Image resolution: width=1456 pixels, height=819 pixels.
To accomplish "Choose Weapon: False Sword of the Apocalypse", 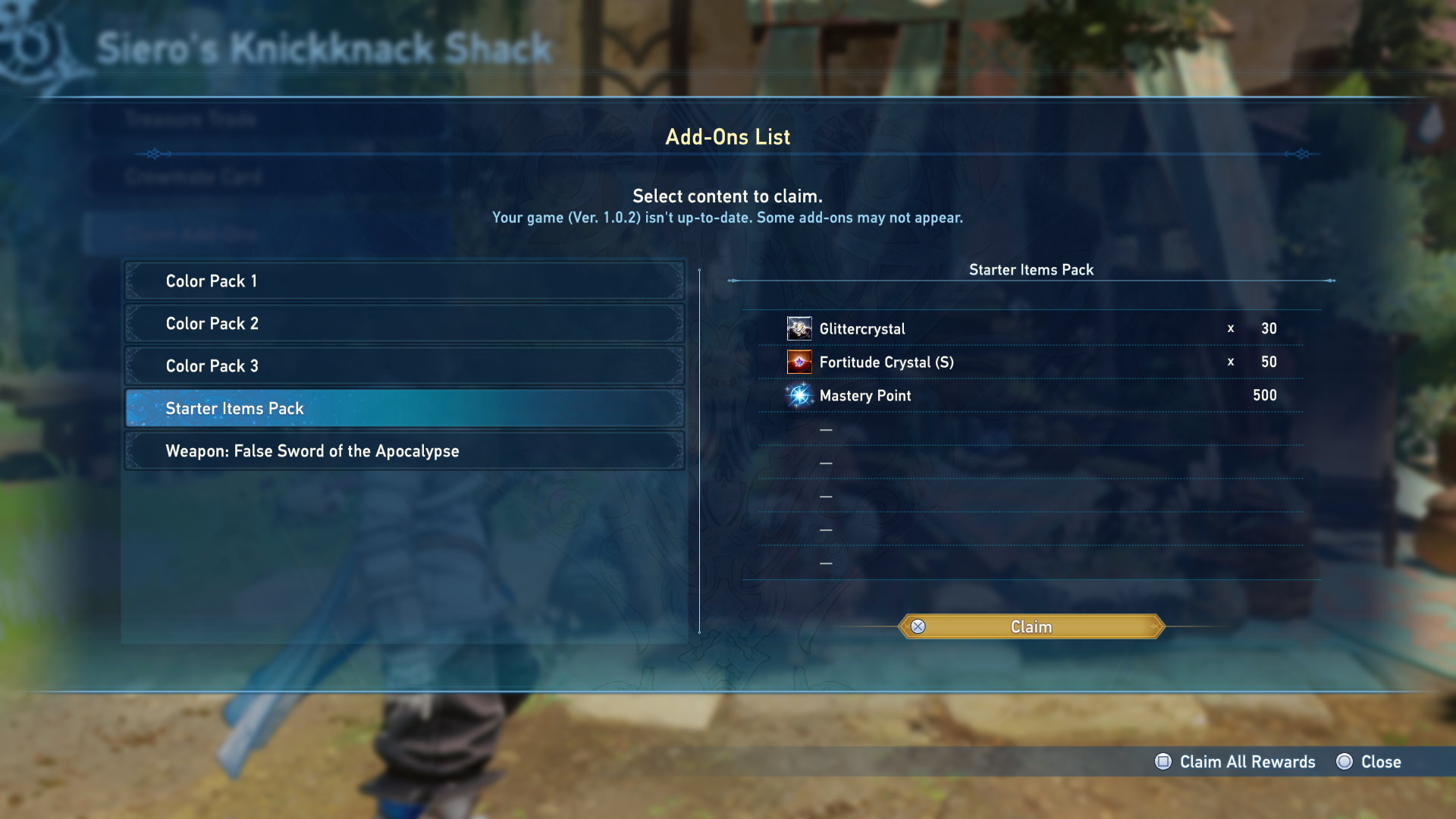I will point(404,451).
